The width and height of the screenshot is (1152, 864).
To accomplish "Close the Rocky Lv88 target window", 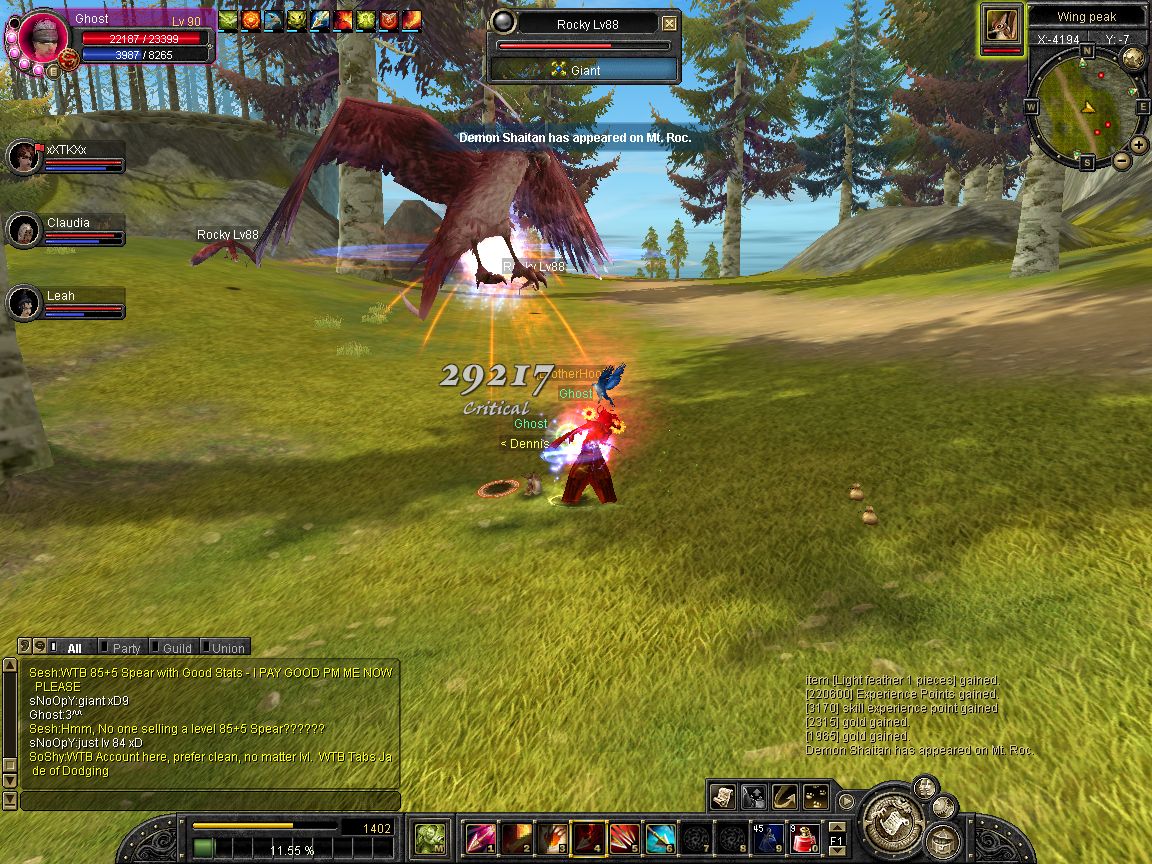I will [x=669, y=24].
